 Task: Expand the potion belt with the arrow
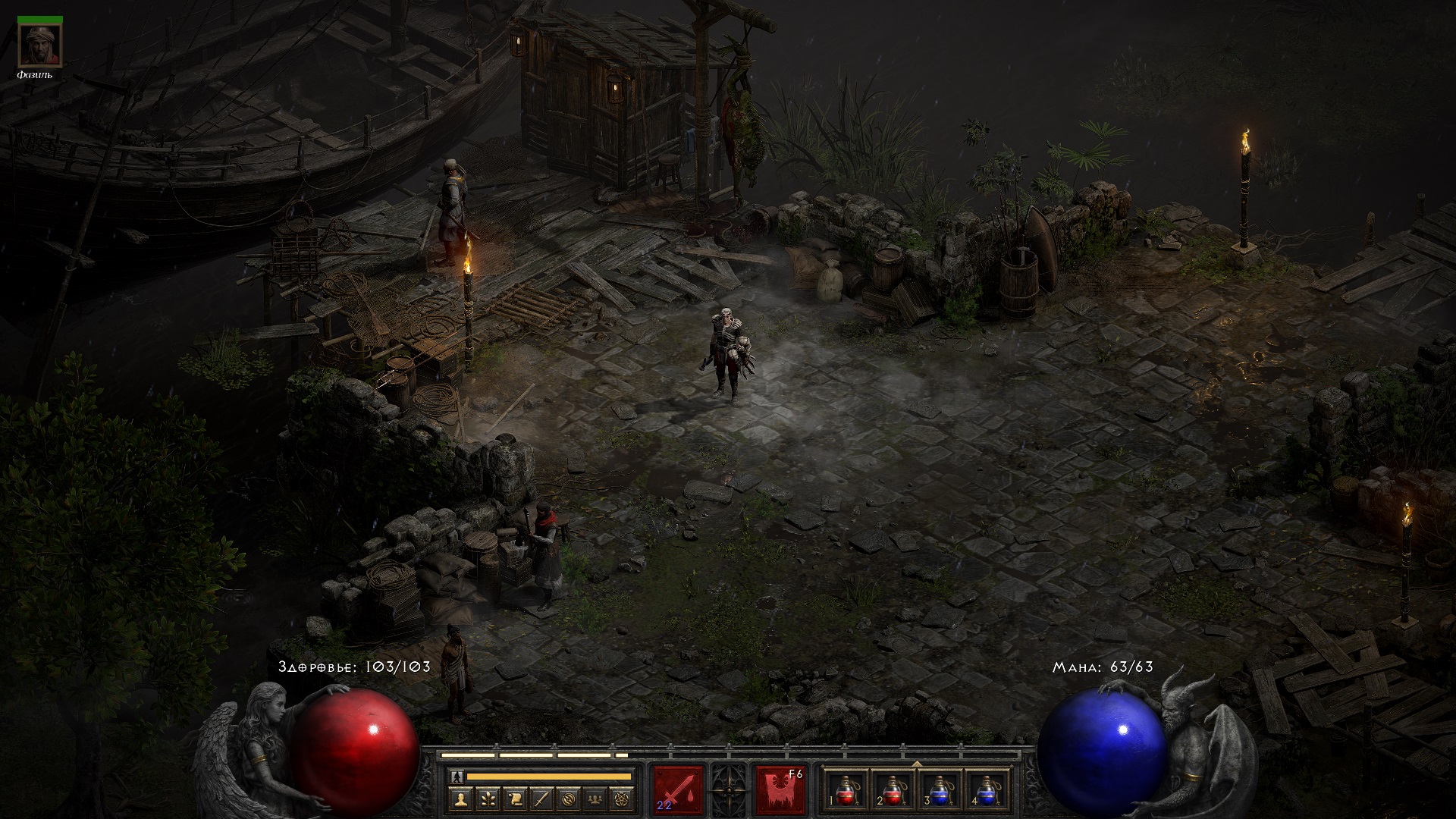[916, 764]
